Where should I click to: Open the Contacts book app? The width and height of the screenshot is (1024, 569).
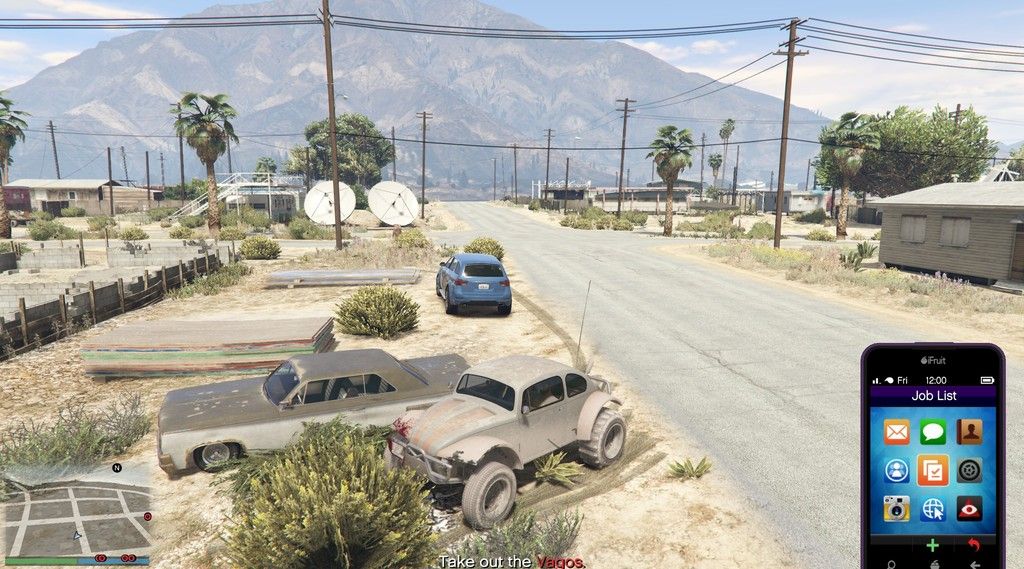tap(969, 432)
